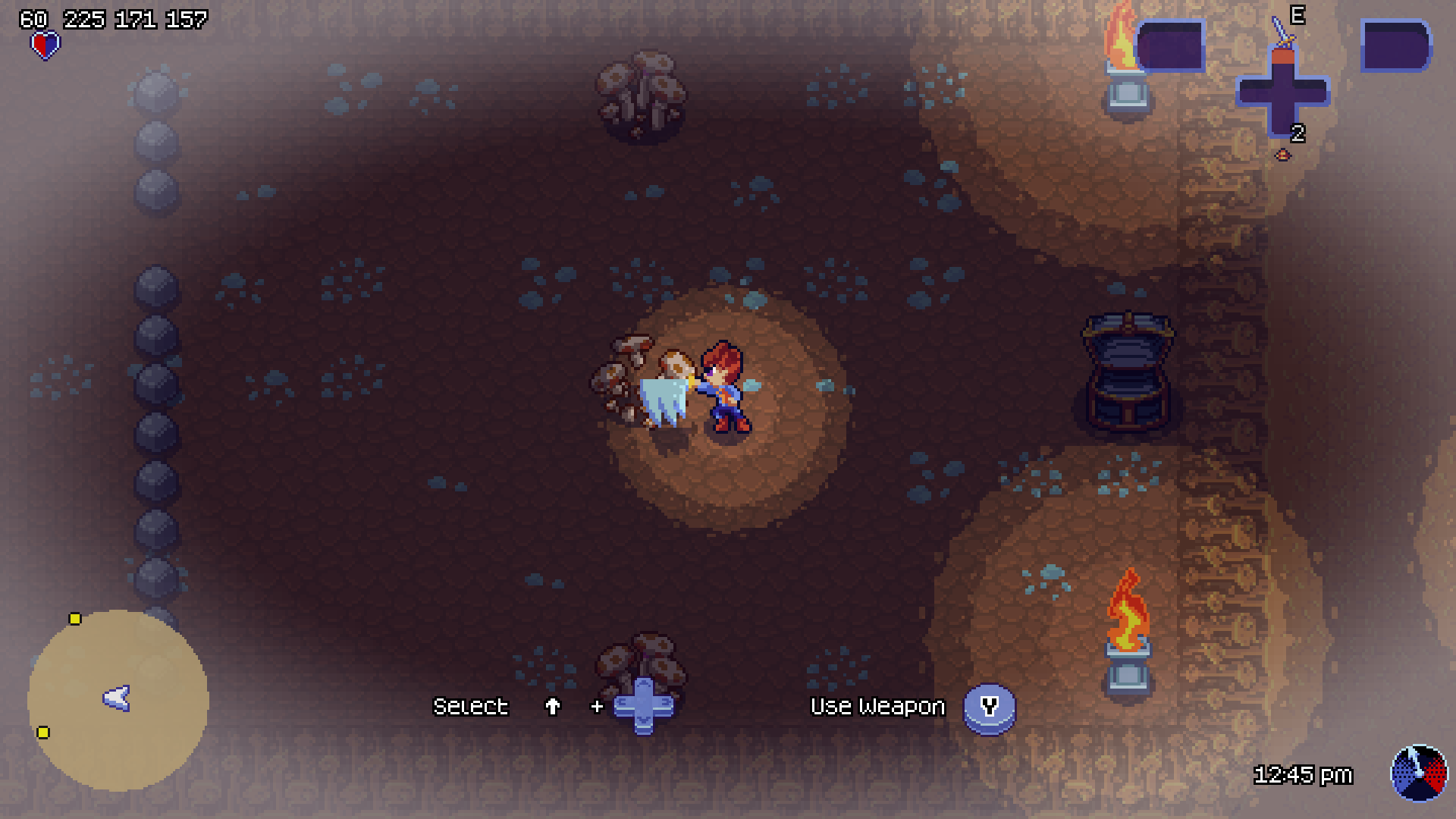Image resolution: width=1456 pixels, height=819 pixels.
Task: Click the day-night clock dial
Action: 1418,773
